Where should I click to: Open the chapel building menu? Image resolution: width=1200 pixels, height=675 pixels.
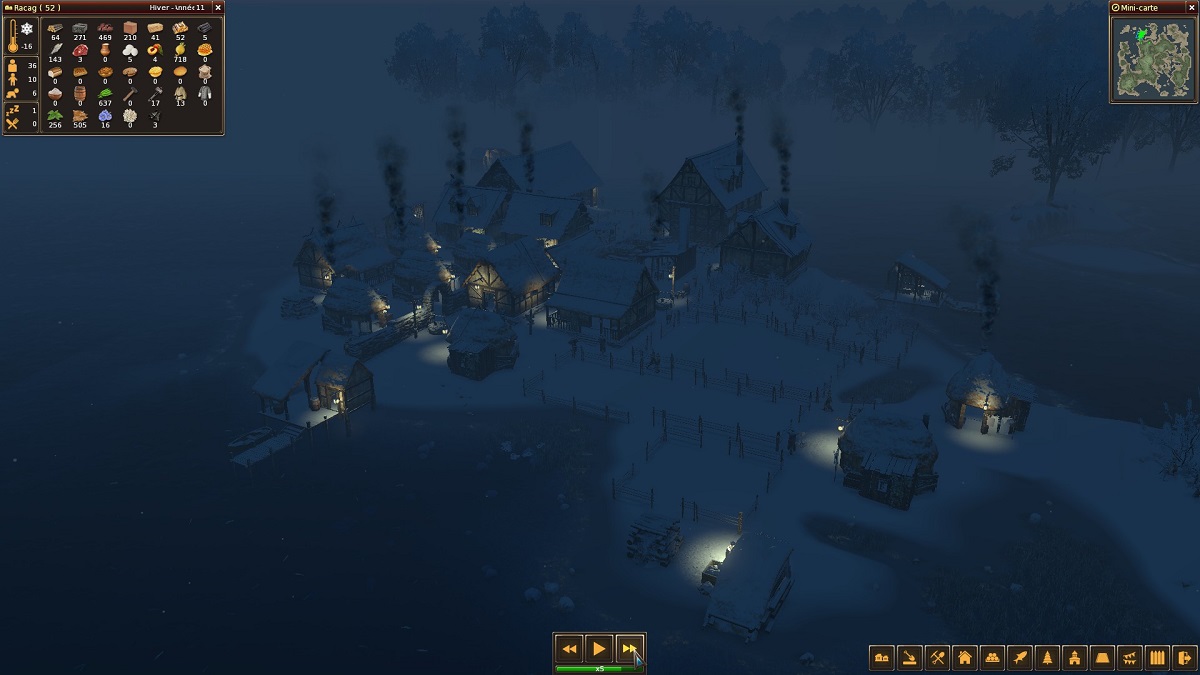(x=1075, y=658)
